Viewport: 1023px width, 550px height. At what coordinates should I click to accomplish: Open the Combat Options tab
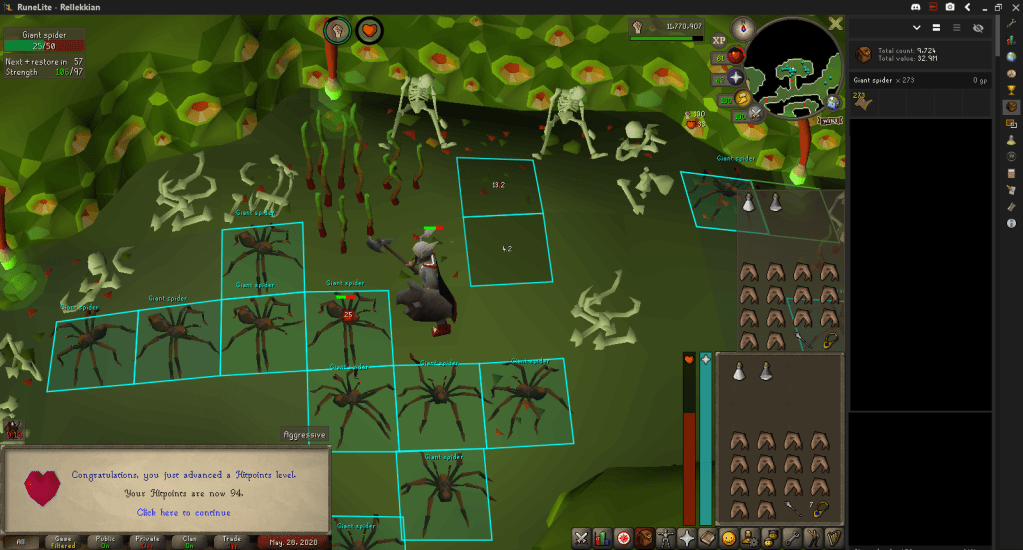pos(580,538)
